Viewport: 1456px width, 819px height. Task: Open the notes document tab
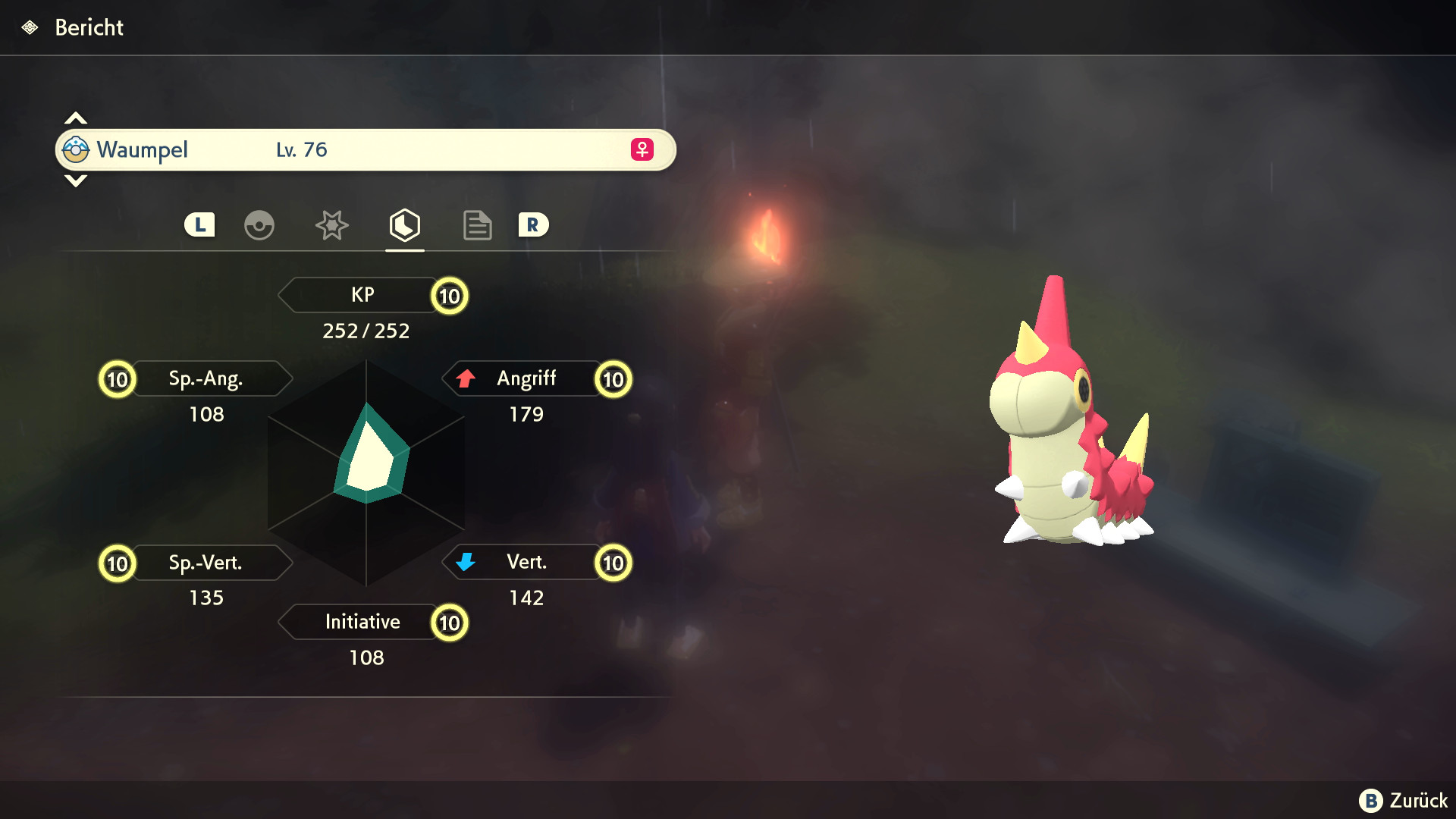pos(477,225)
